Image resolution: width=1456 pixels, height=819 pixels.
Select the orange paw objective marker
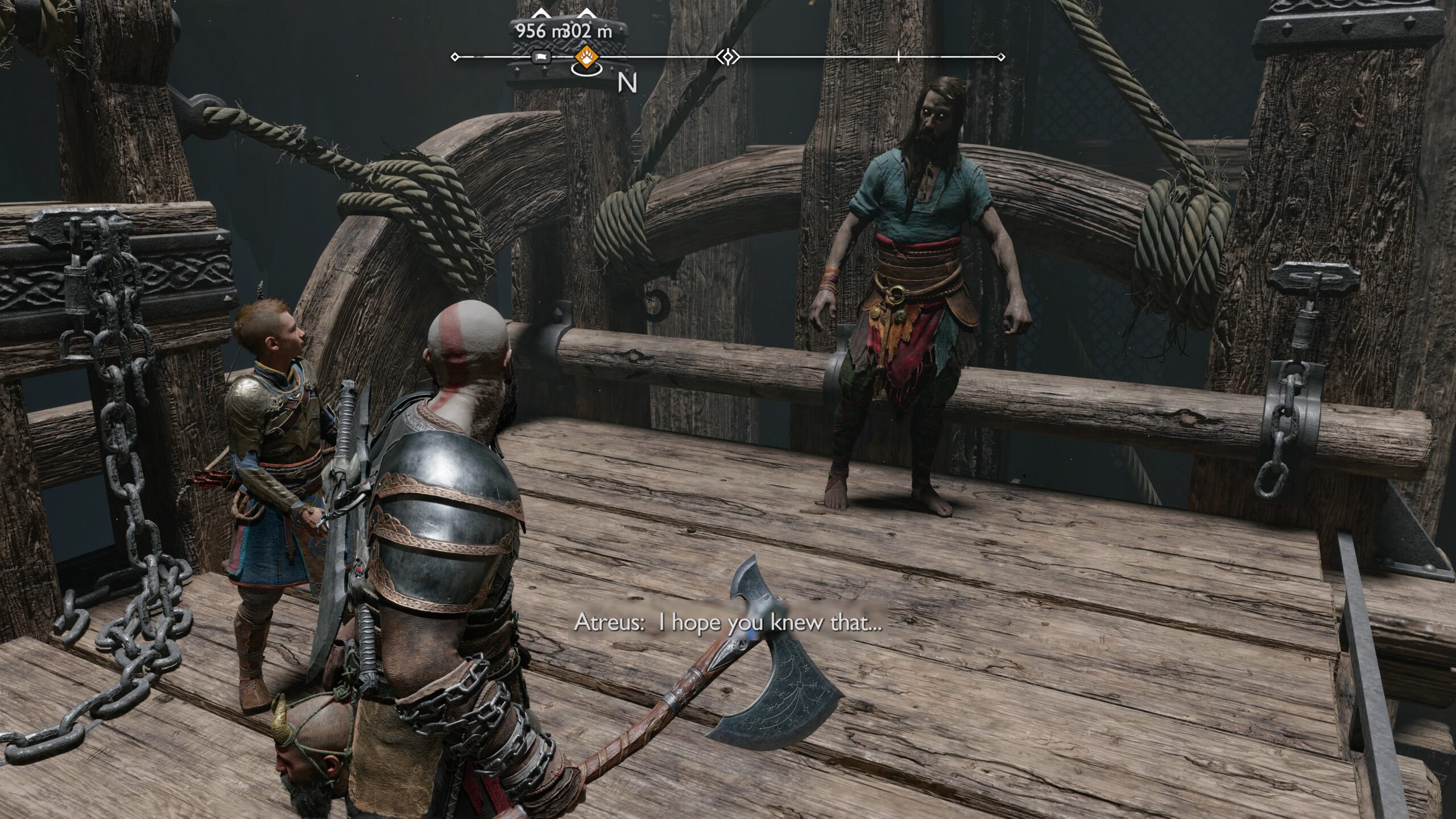click(585, 56)
